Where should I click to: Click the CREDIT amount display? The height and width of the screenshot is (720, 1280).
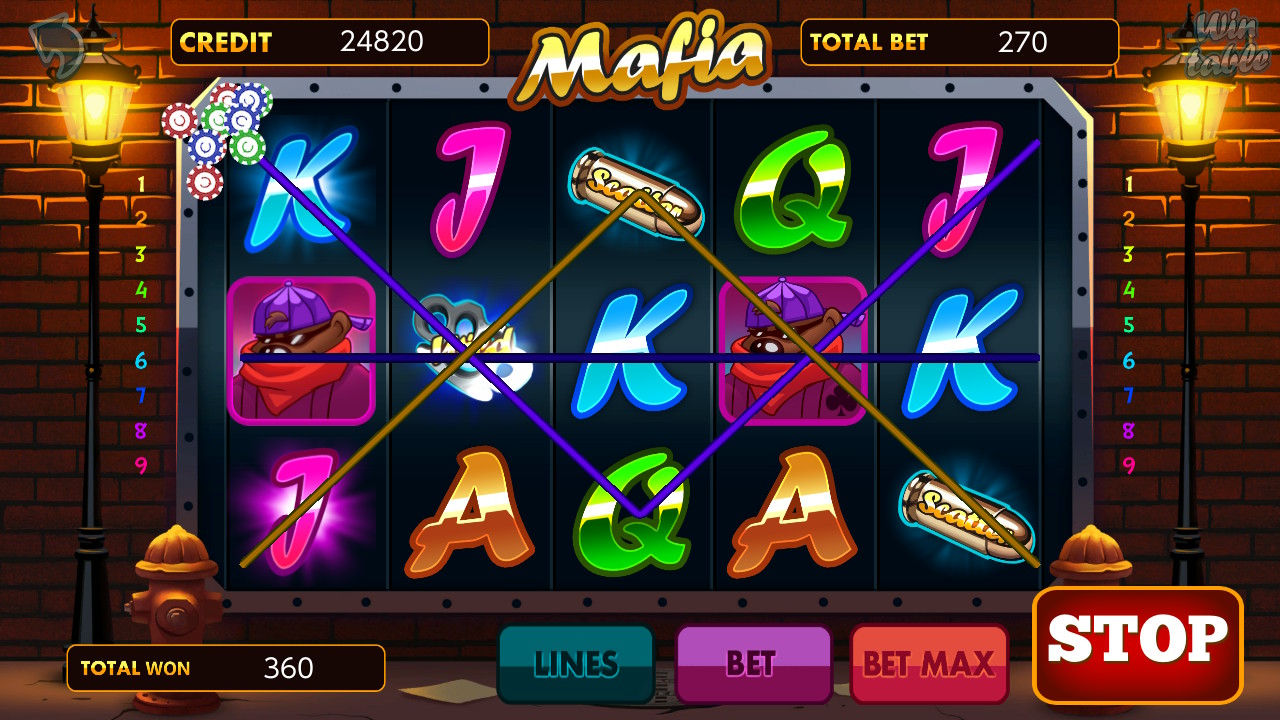pos(328,42)
